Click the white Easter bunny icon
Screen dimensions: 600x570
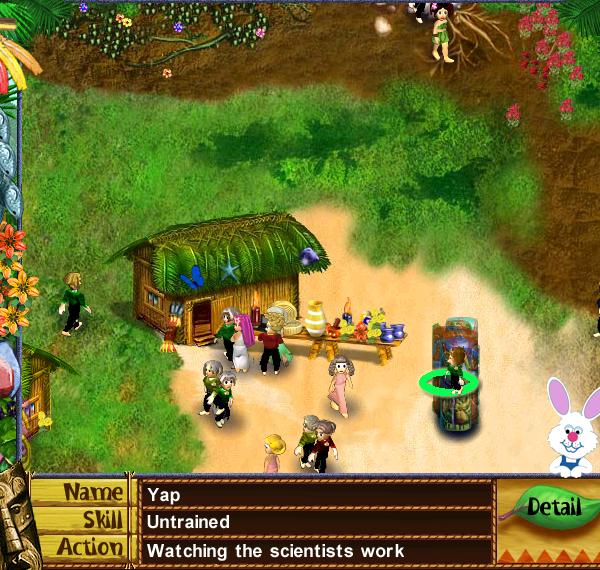pyautogui.click(x=571, y=427)
